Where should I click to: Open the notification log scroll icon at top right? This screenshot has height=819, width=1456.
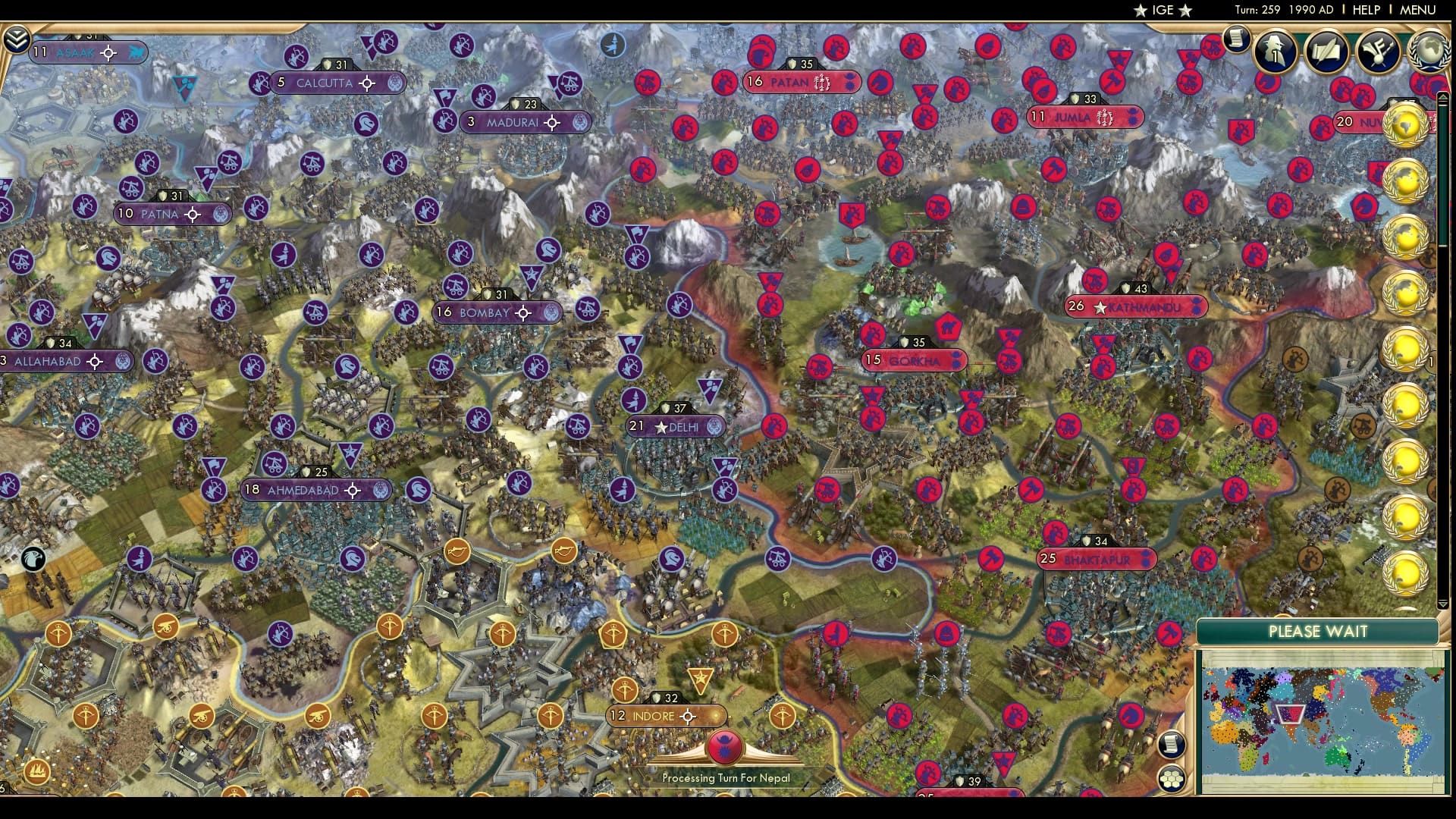point(1238,38)
